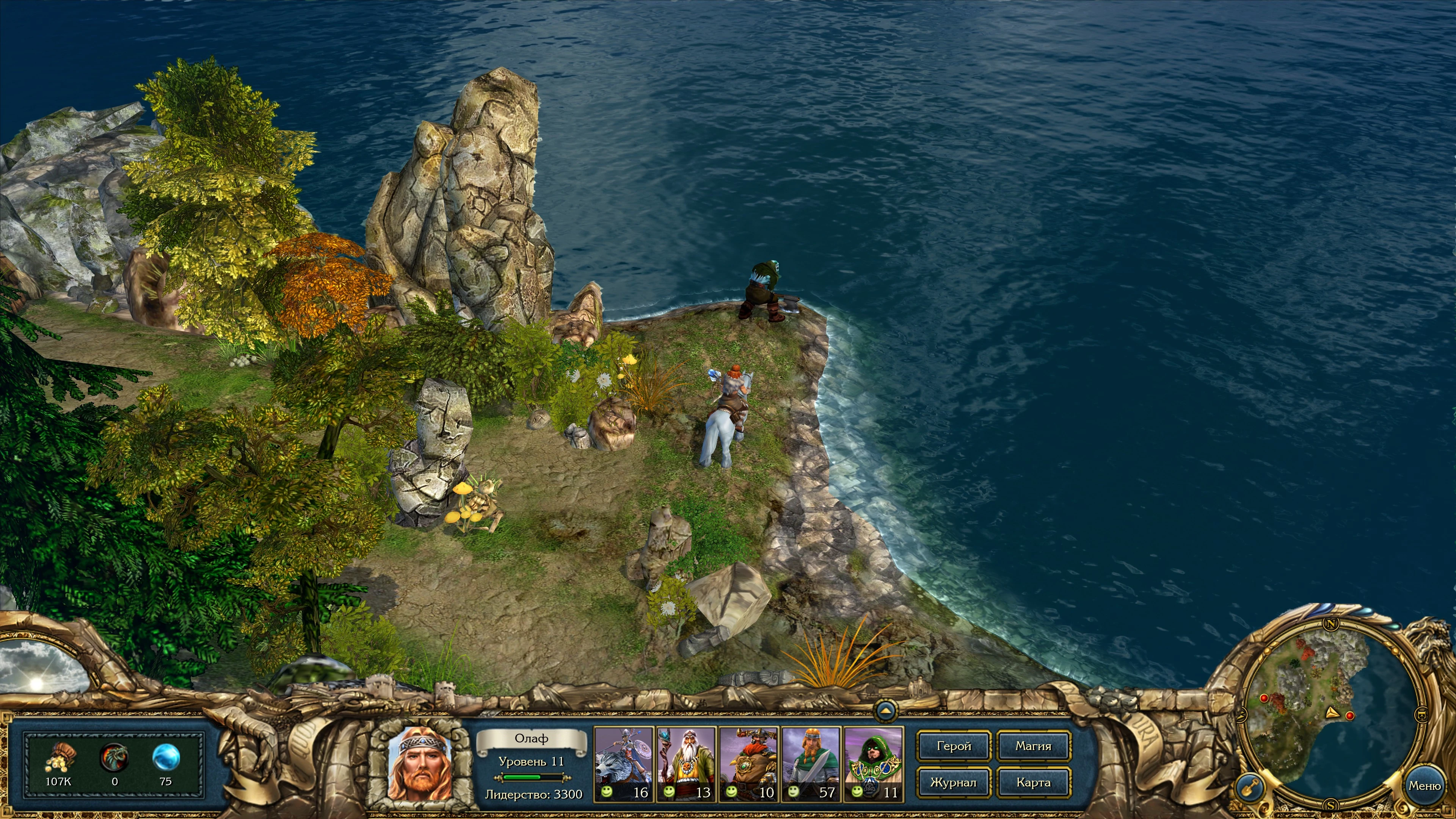Expand the panel with the up arrow
This screenshot has height=819, width=1456.
886,710
